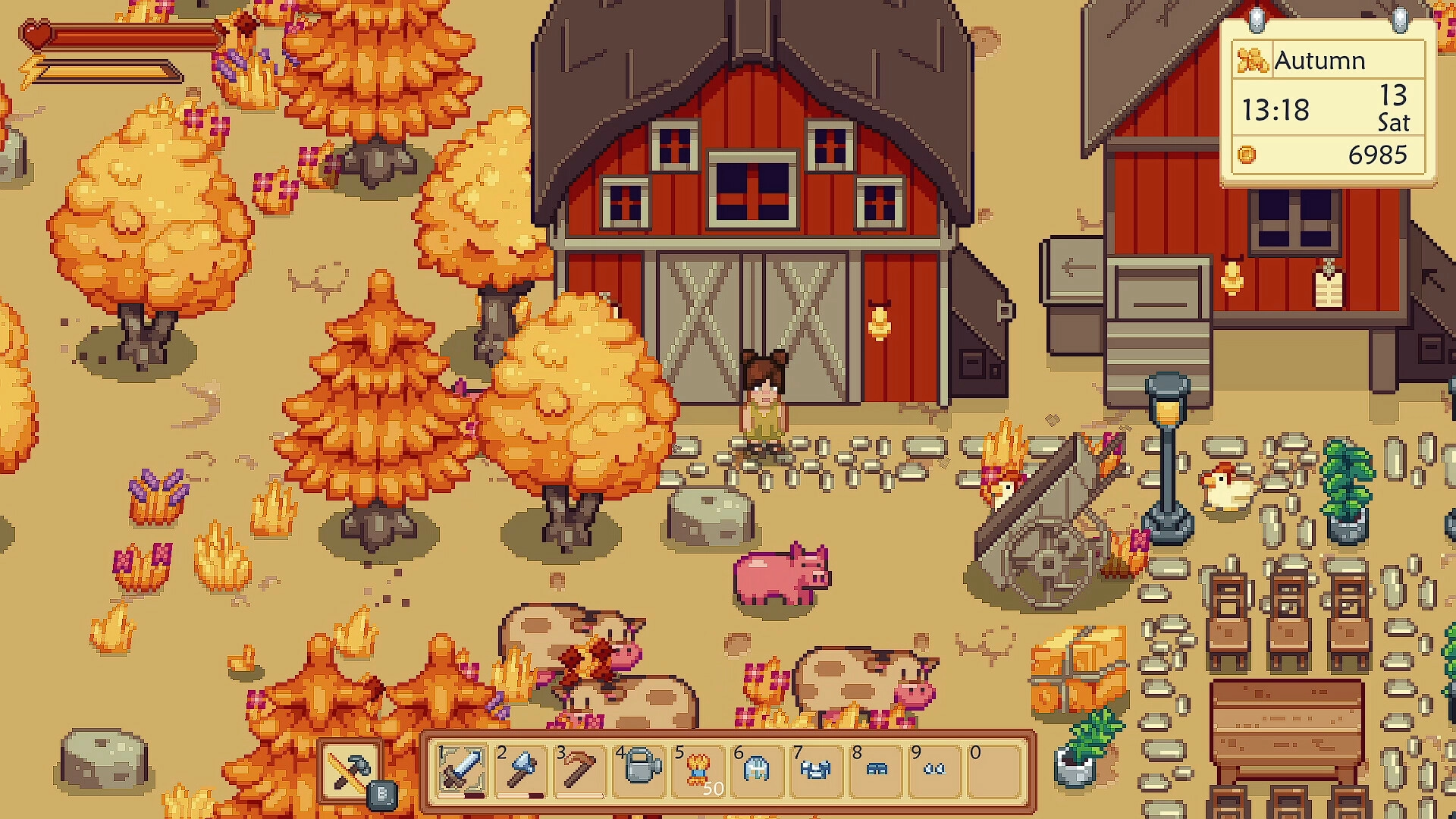Screen dimensions: 1456x819
Task: Choose the hoe in slot 3
Action: point(580,770)
